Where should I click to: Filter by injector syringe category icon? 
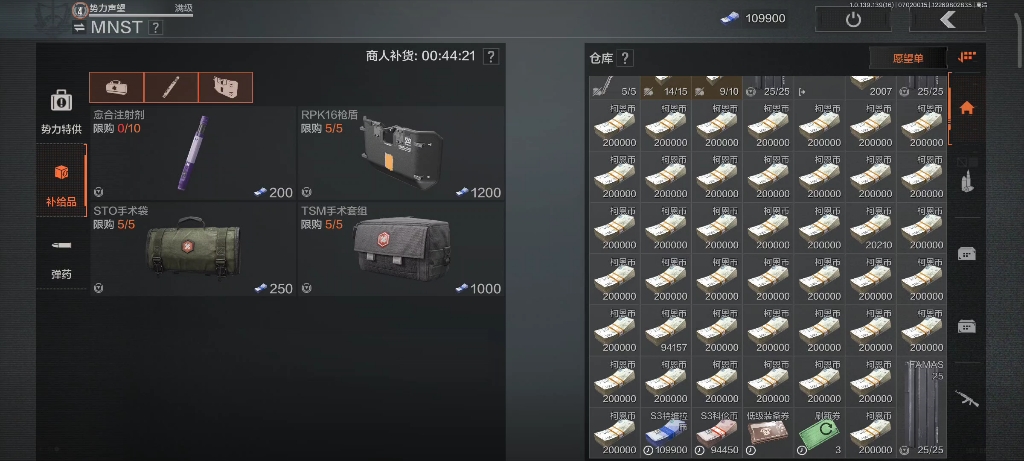[x=171, y=87]
